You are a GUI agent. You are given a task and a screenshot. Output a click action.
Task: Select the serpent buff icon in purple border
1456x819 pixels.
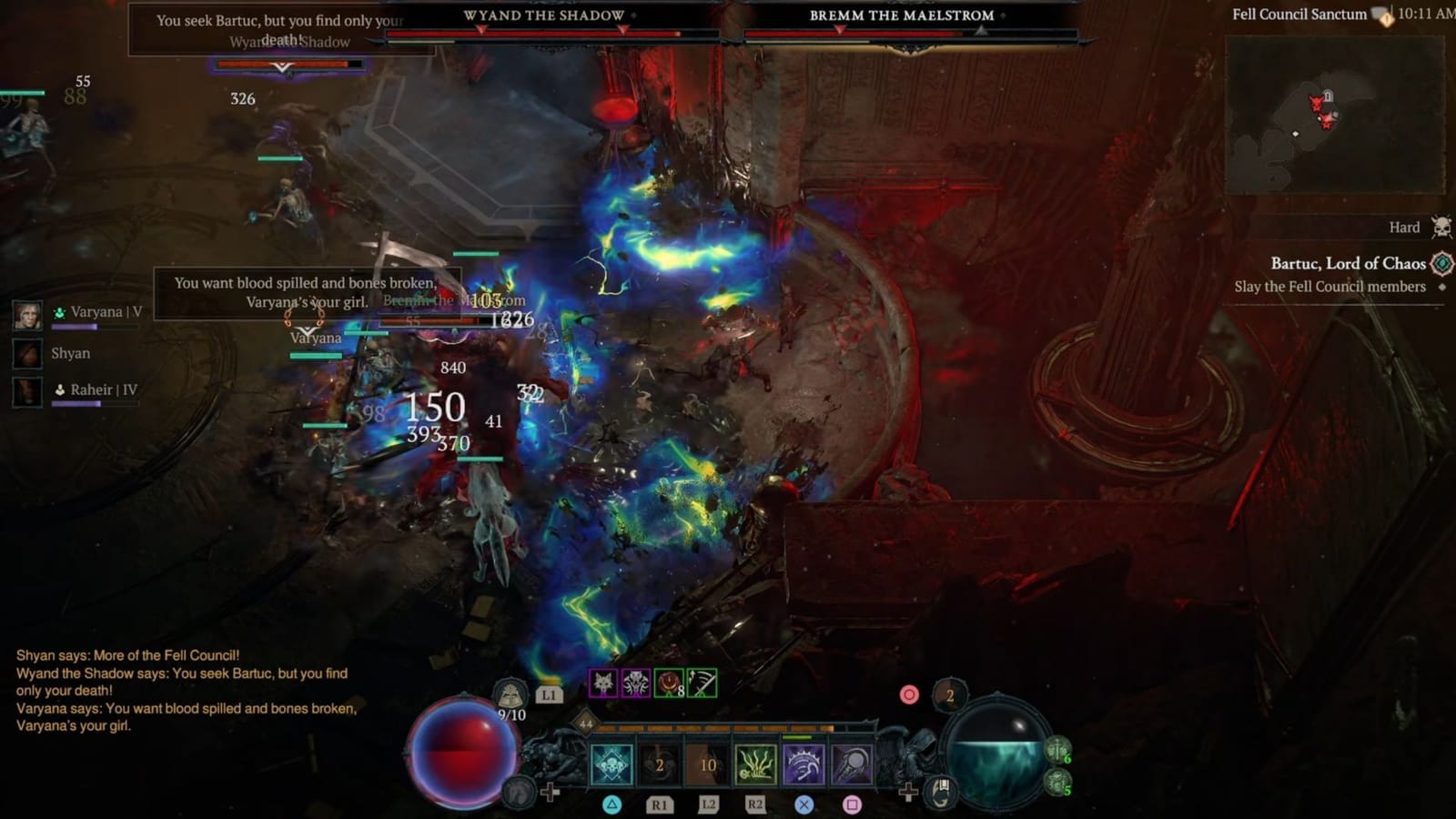point(634,682)
